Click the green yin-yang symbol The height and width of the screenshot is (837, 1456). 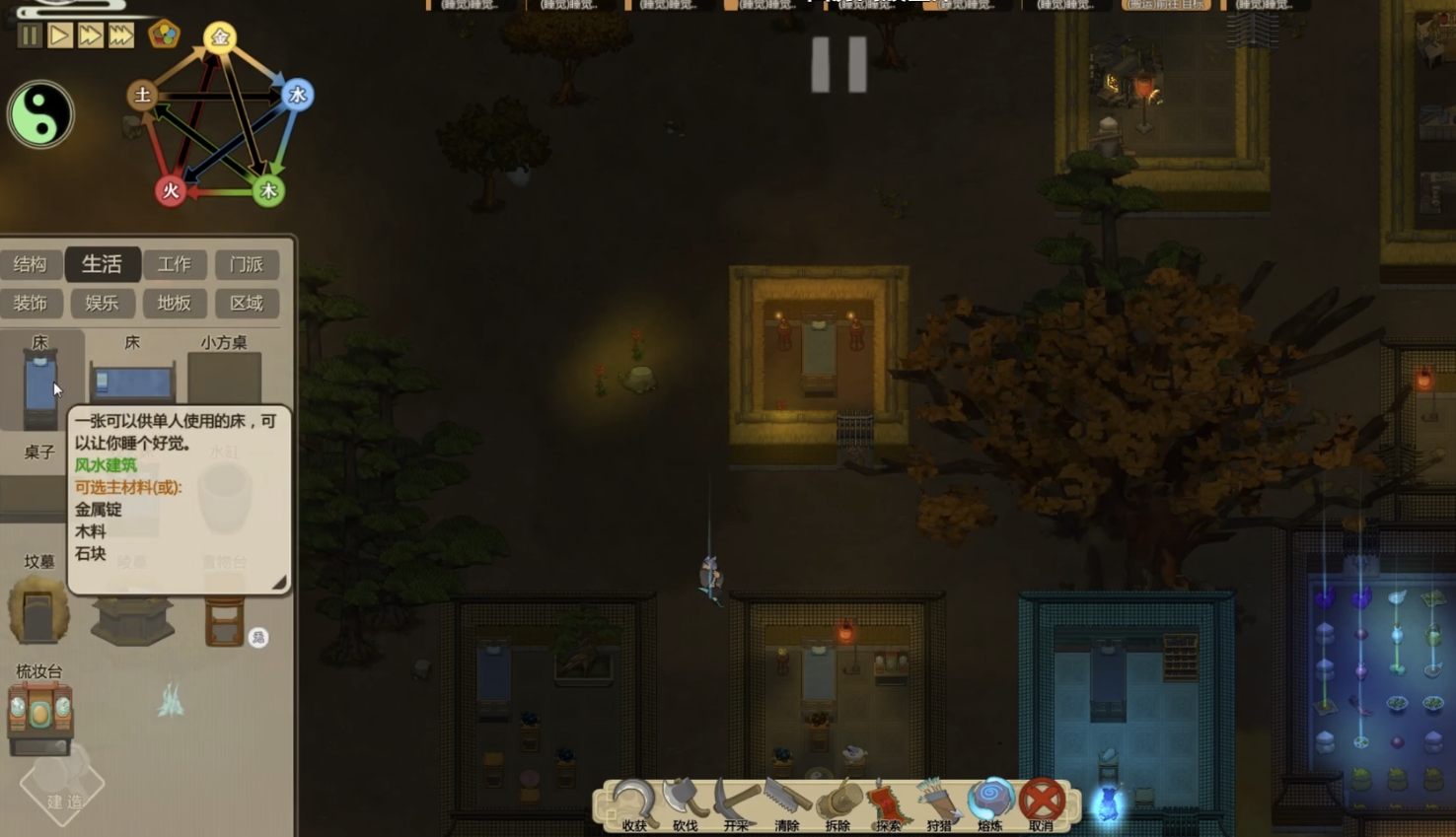point(40,114)
